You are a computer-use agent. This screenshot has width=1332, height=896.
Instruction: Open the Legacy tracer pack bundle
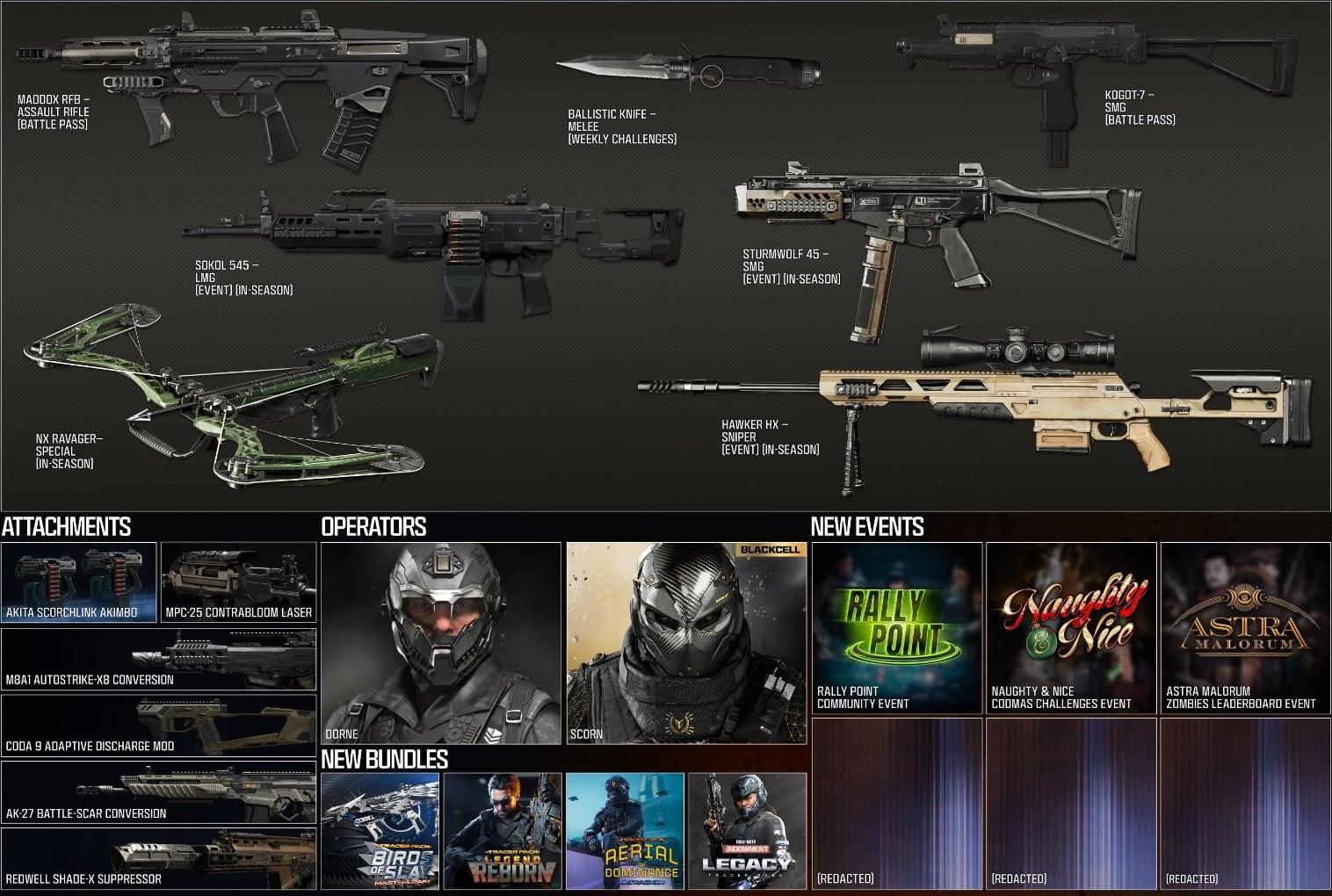pyautogui.click(x=747, y=831)
